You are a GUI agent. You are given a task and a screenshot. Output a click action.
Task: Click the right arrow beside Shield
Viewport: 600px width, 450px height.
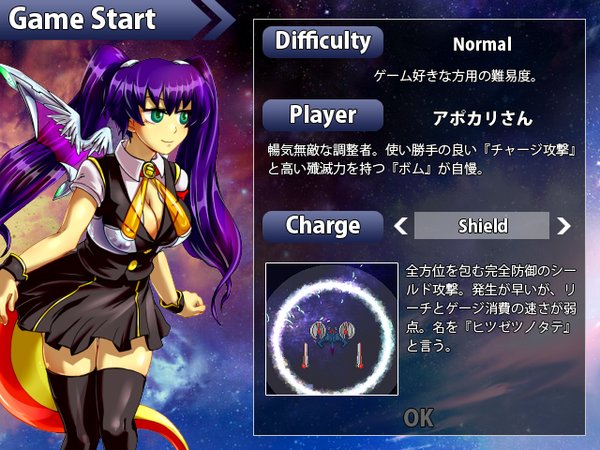563,226
